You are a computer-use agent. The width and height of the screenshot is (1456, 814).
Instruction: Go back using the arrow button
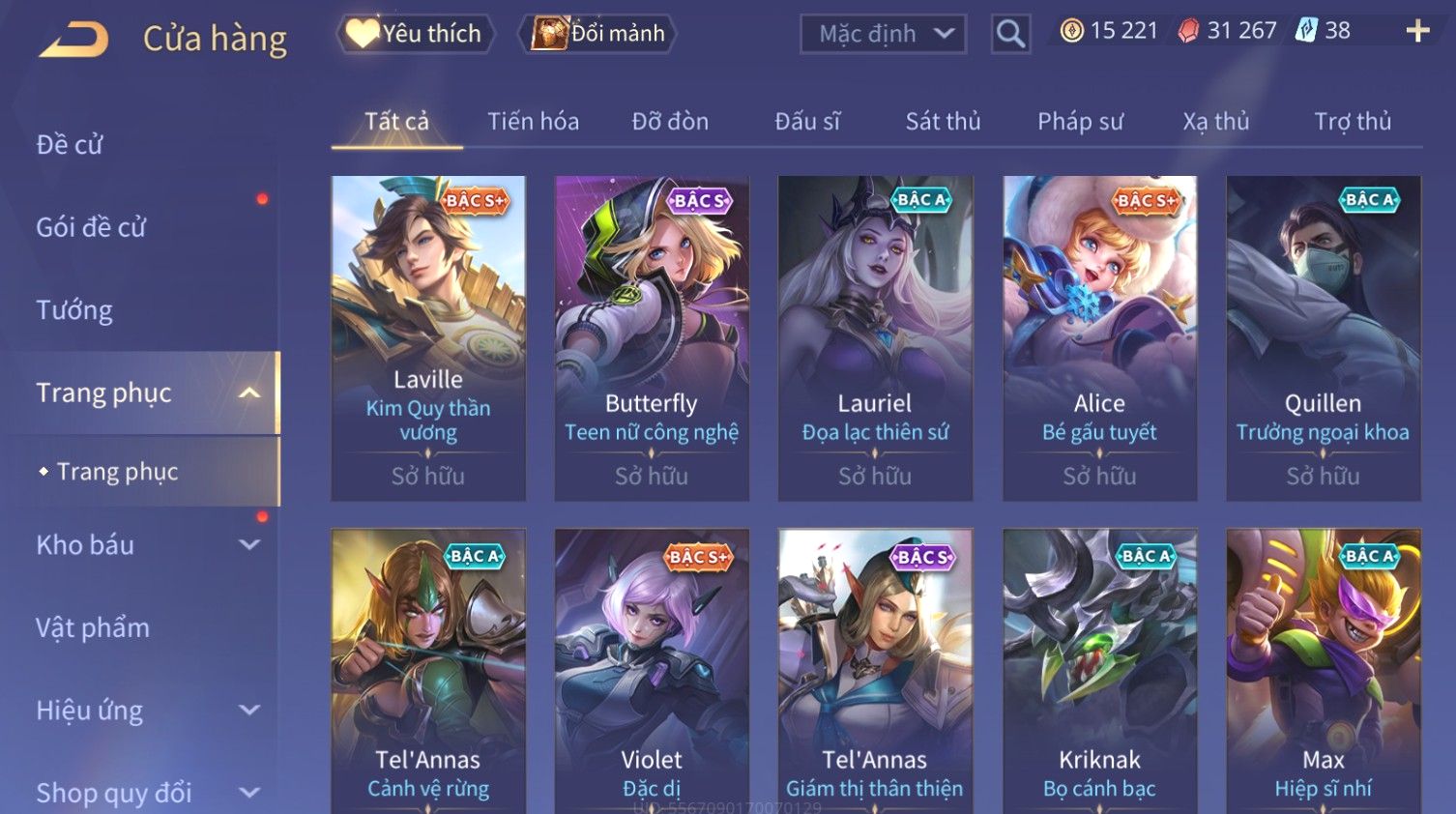pos(73,39)
